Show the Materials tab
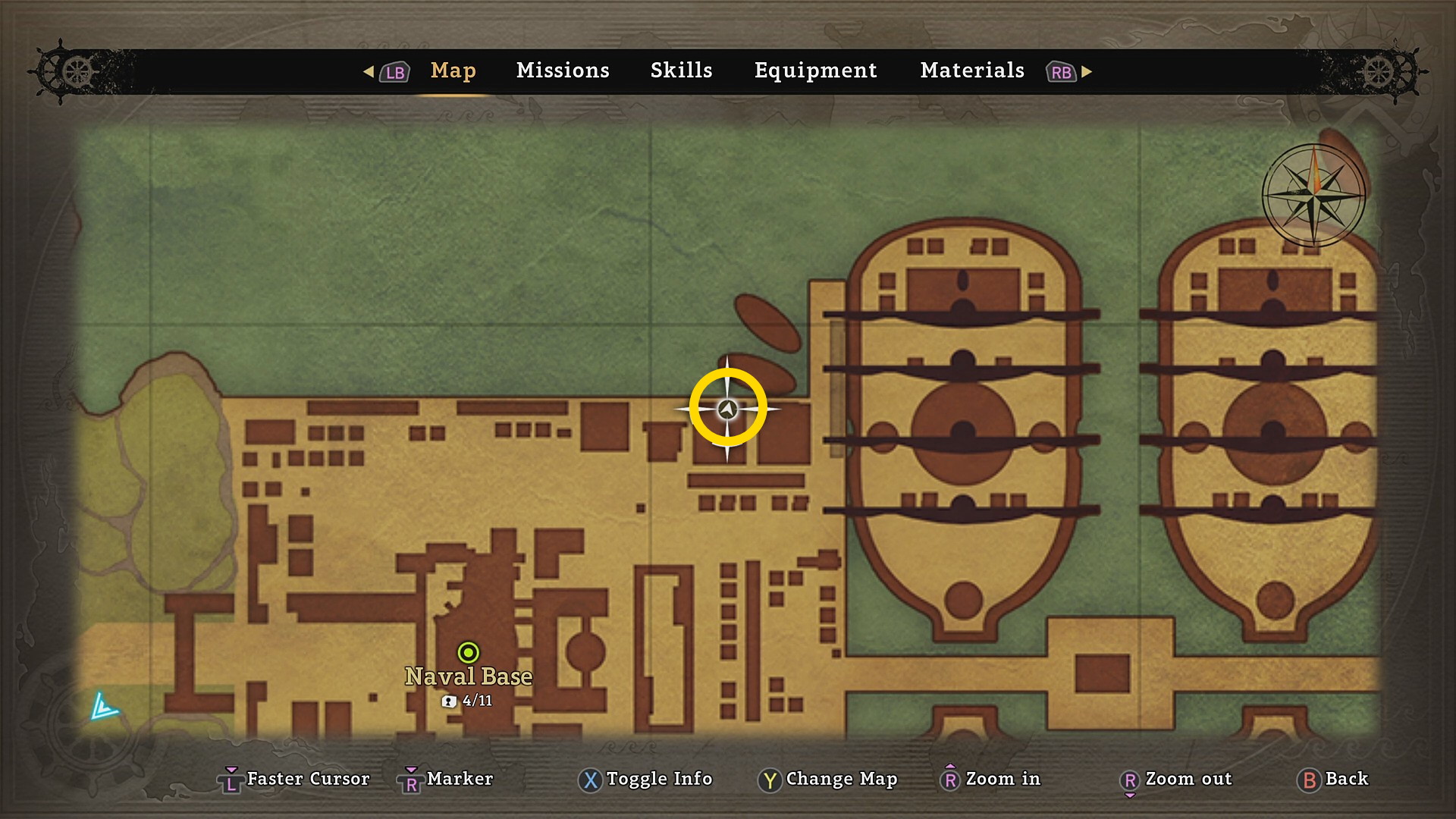This screenshot has width=1456, height=819. pos(972,71)
